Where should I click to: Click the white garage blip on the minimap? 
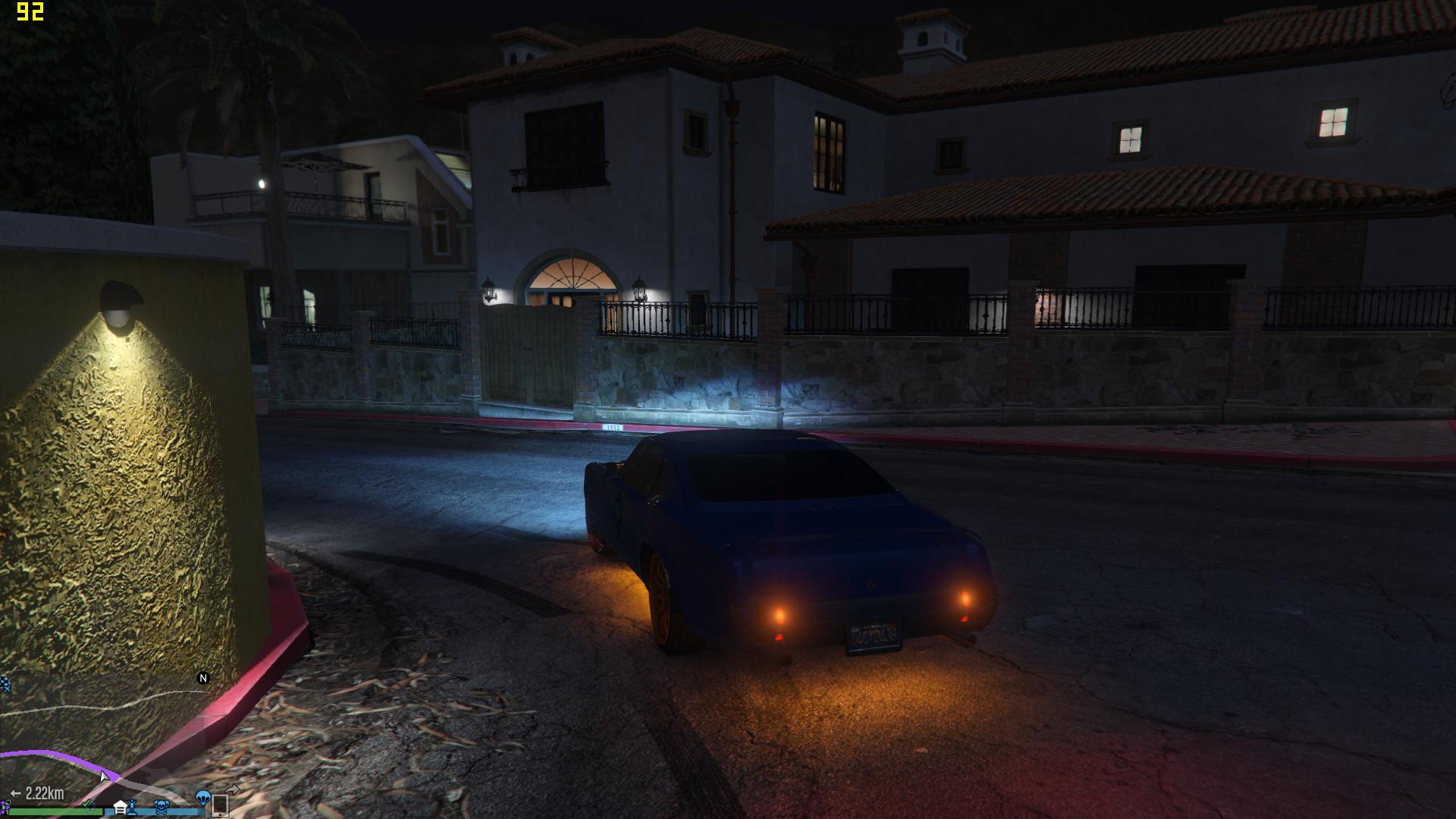(x=121, y=807)
